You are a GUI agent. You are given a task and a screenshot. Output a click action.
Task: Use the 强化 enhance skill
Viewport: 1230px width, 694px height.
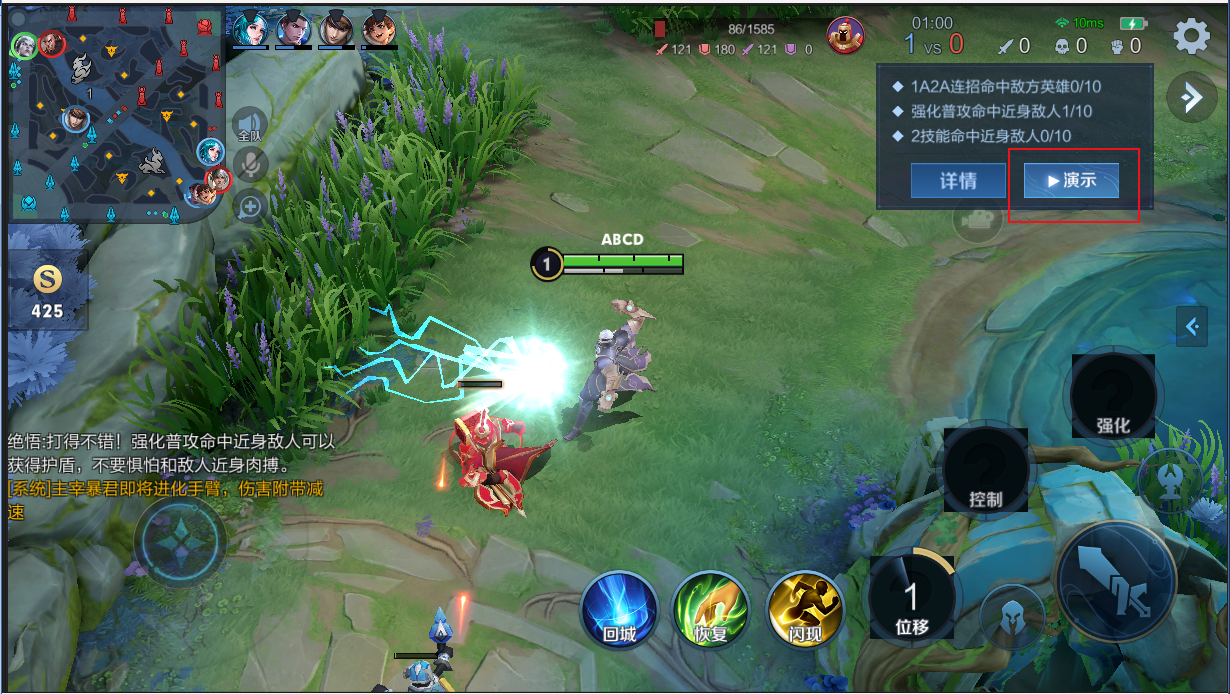click(1113, 396)
